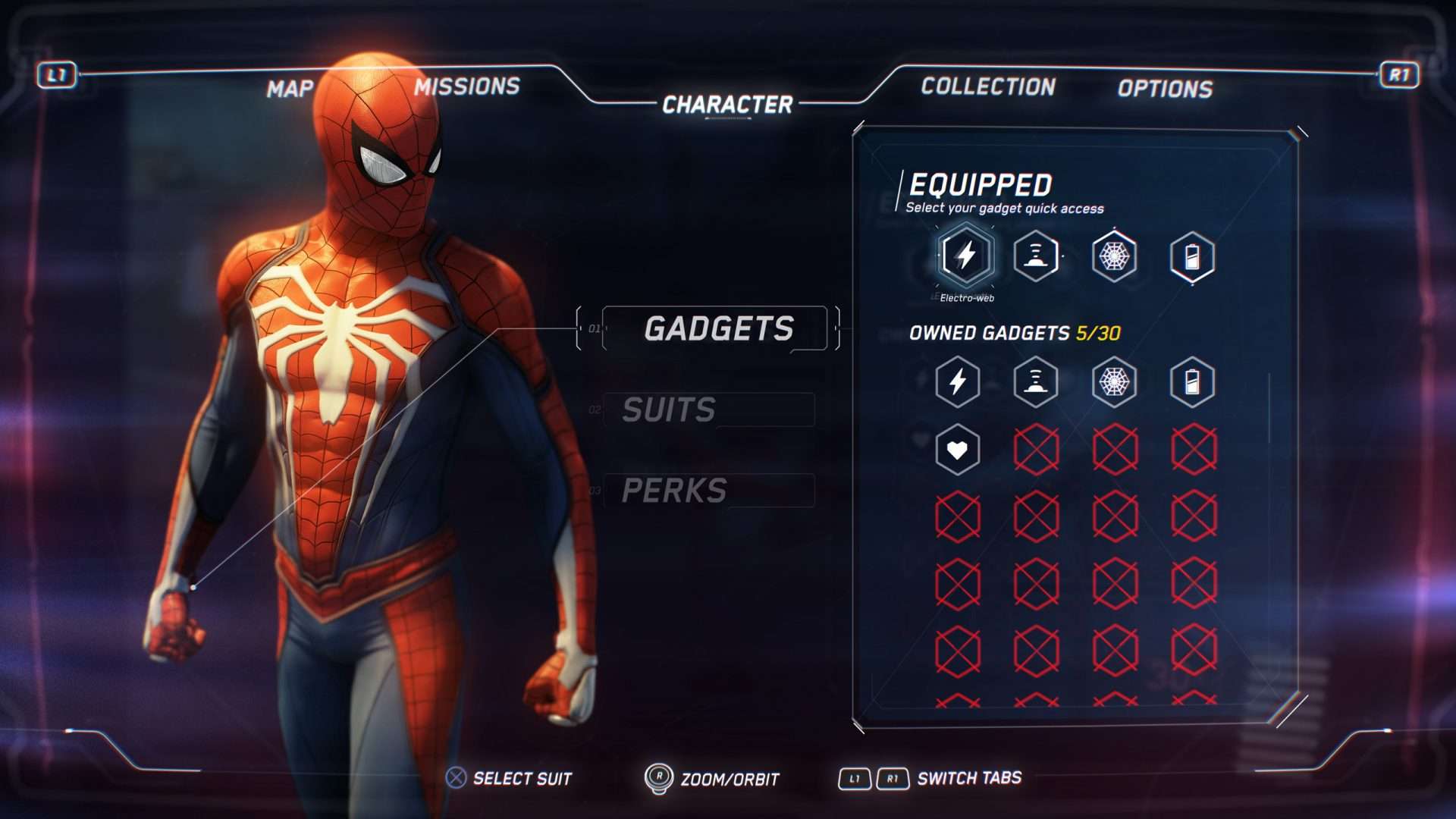Pick the owned lightning bolt gadget

(958, 381)
